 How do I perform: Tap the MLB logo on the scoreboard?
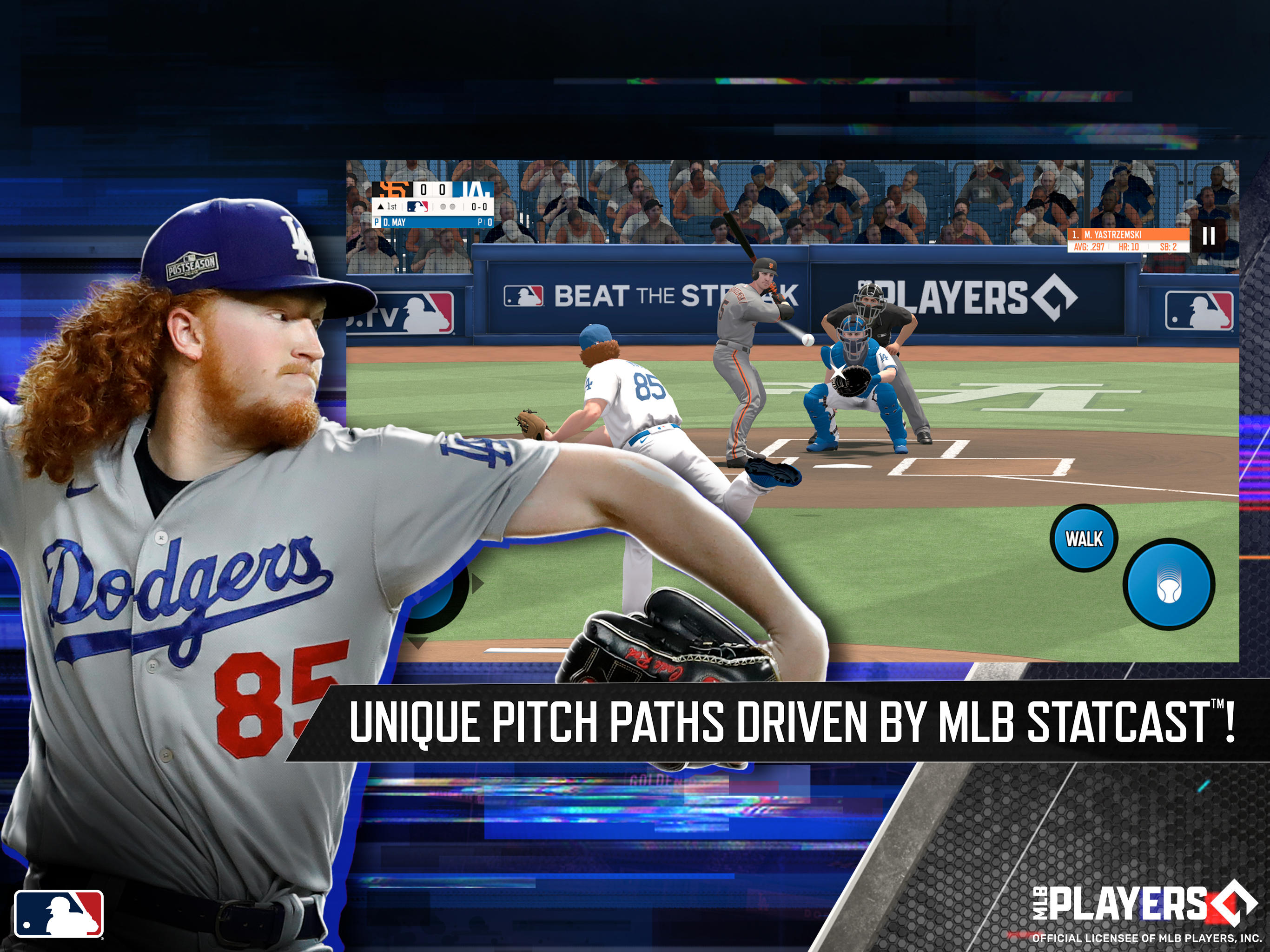(418, 207)
